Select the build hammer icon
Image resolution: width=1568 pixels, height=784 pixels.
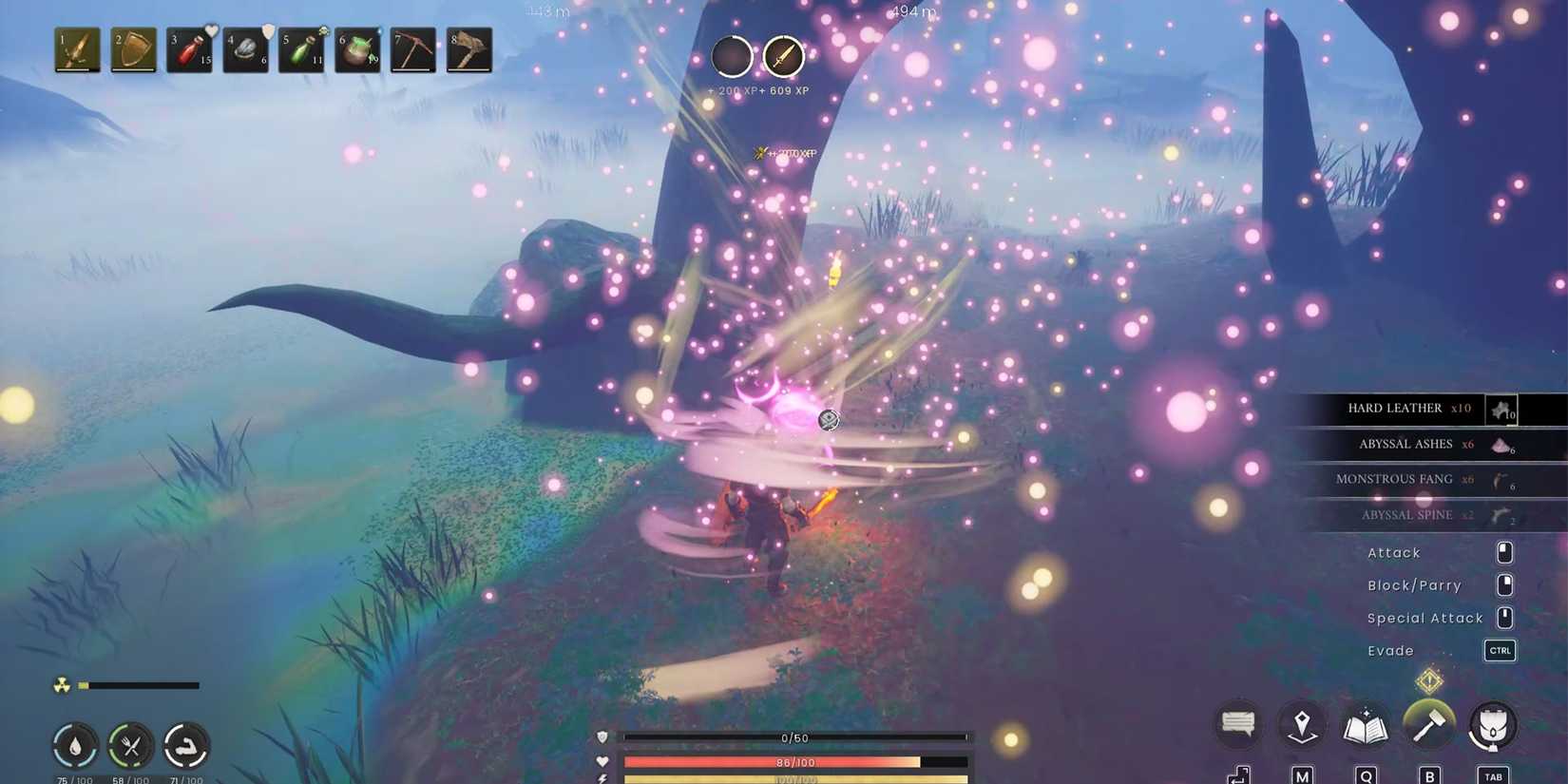(1429, 724)
